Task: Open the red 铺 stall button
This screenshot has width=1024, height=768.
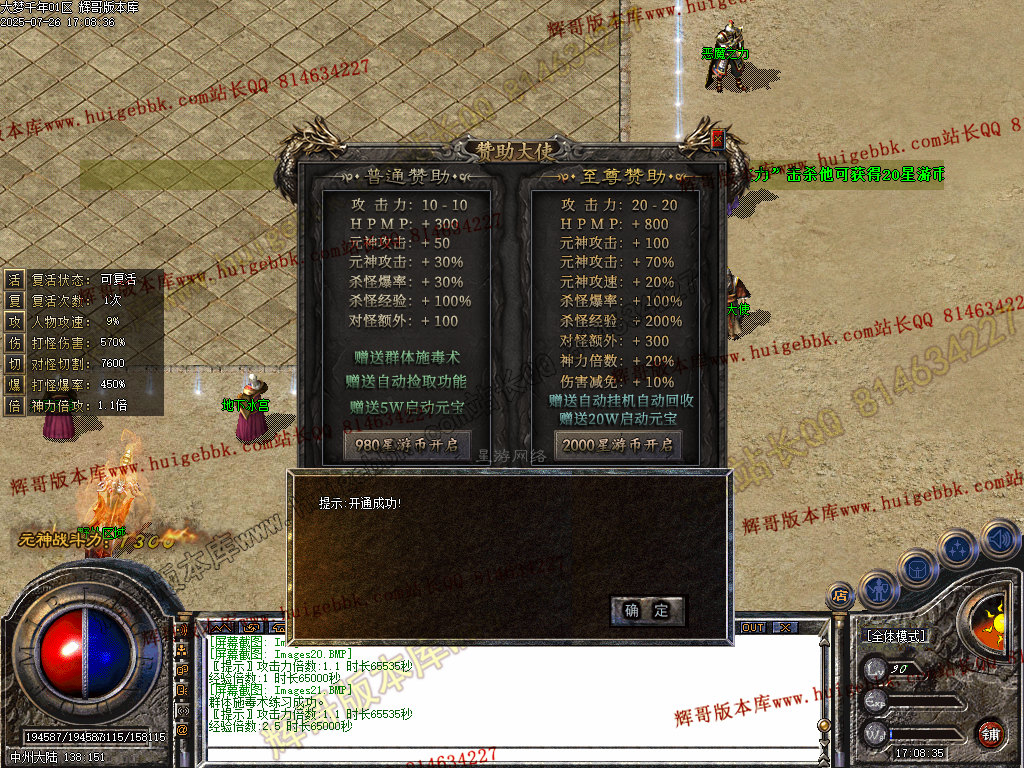Action: 990,732
